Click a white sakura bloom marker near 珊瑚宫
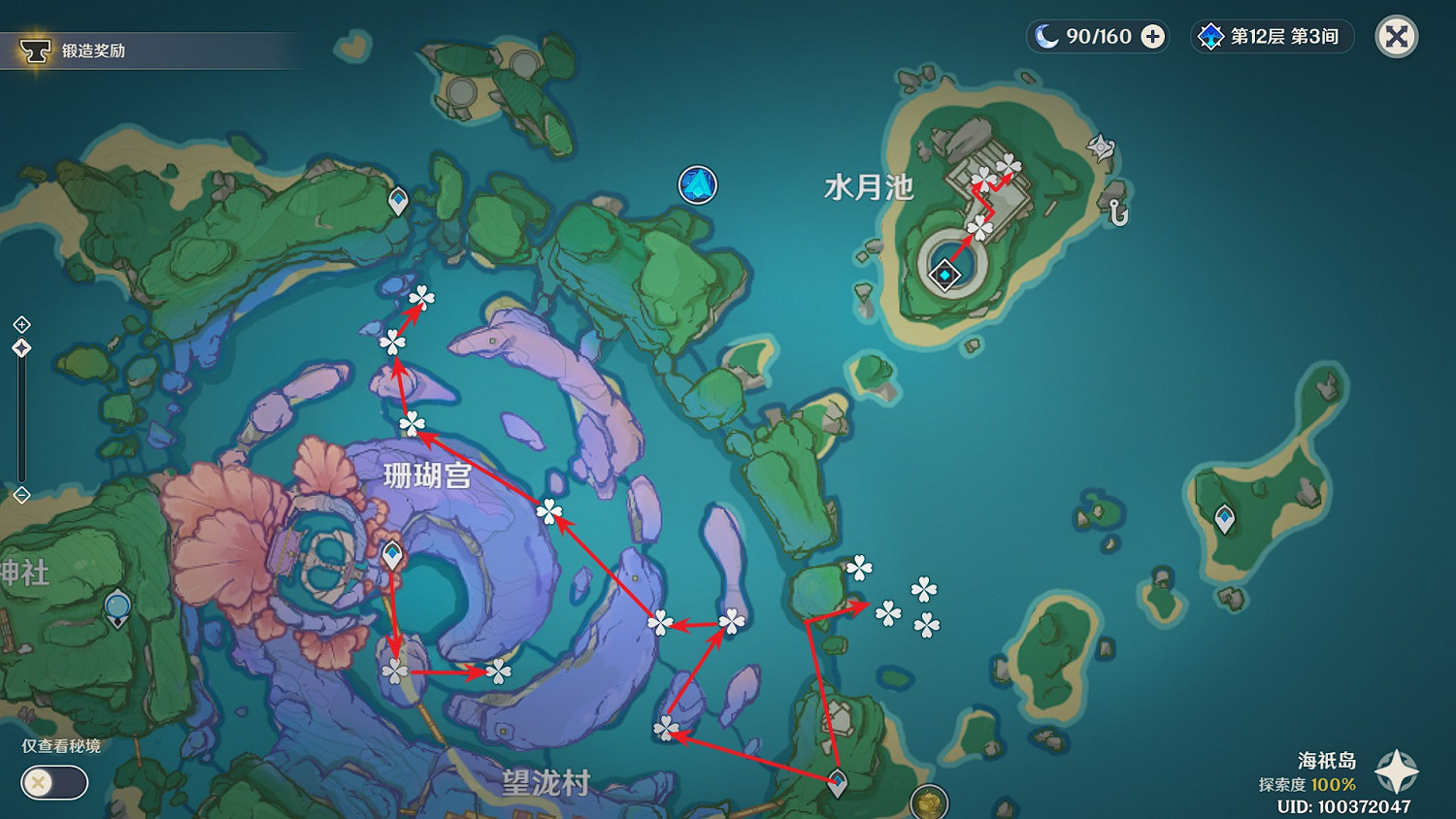This screenshot has width=1456, height=819. (x=412, y=422)
